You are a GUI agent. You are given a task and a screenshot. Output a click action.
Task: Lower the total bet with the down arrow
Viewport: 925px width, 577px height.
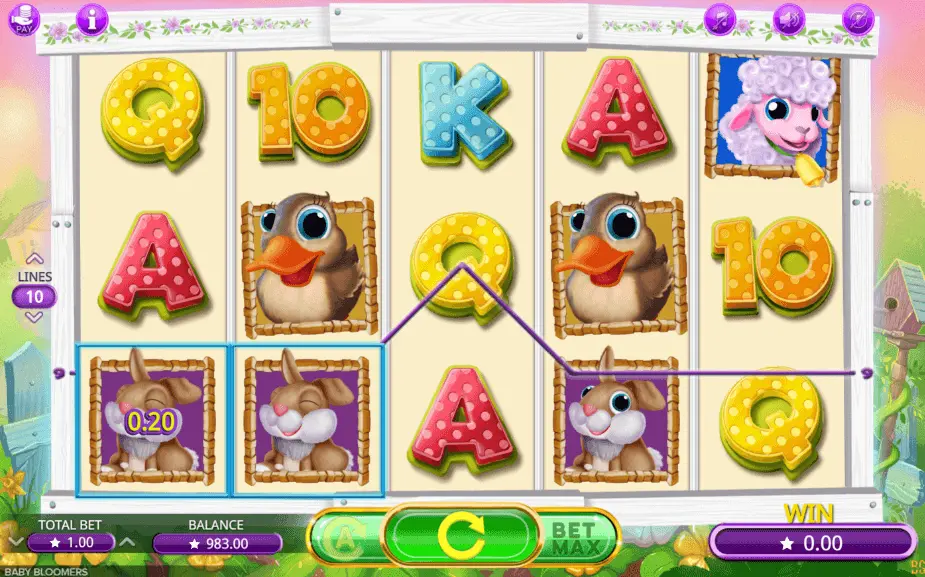click(16, 542)
